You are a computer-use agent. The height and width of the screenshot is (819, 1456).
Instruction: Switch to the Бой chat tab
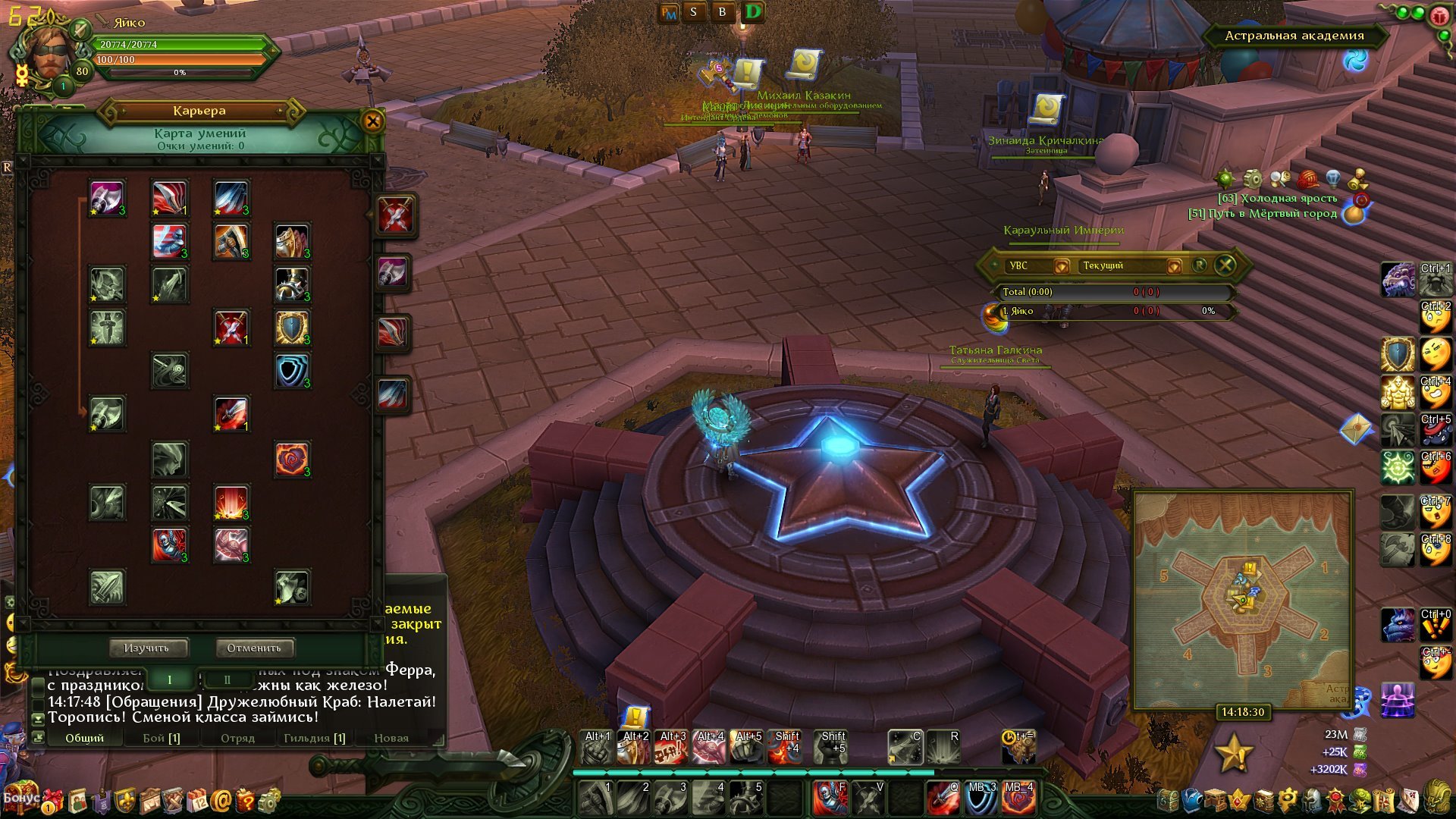pos(162,738)
